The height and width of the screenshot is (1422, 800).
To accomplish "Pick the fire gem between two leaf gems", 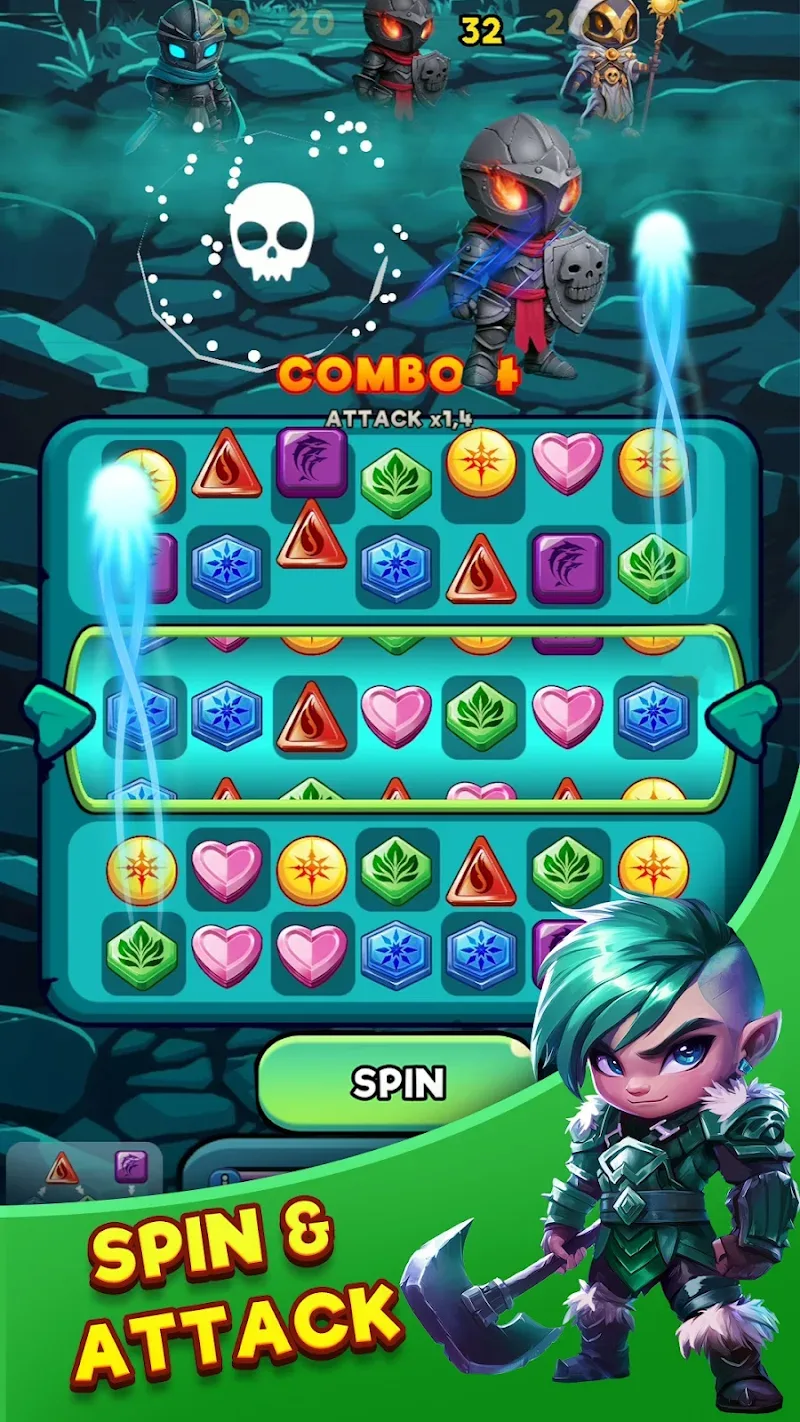I will click(481, 871).
